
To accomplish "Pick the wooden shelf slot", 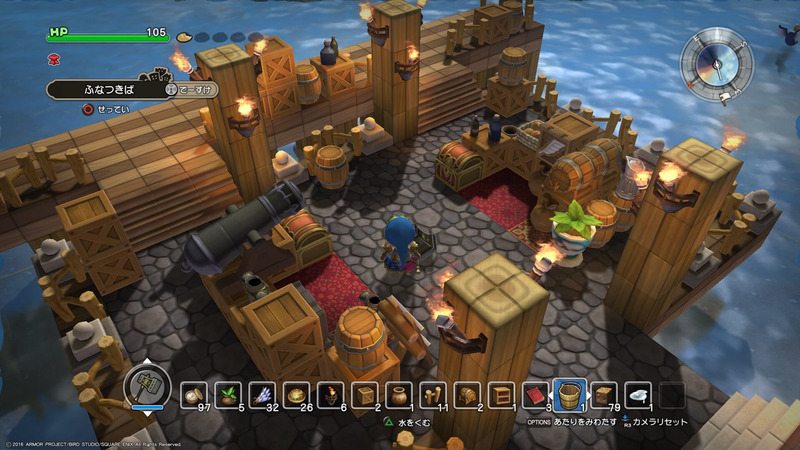I will point(501,395).
